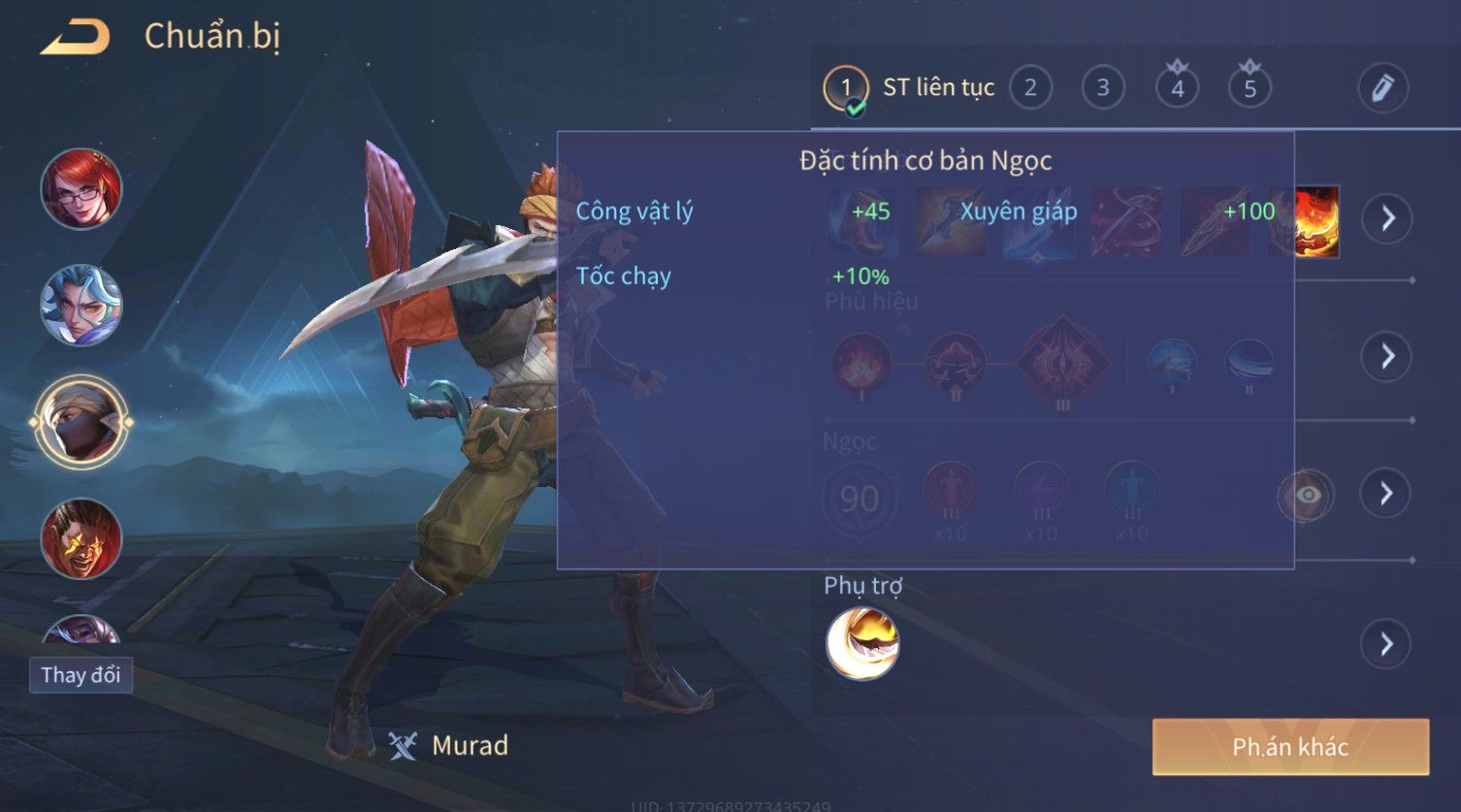Open the Ngọc settings arrow
1461x812 pixels.
[x=1387, y=494]
